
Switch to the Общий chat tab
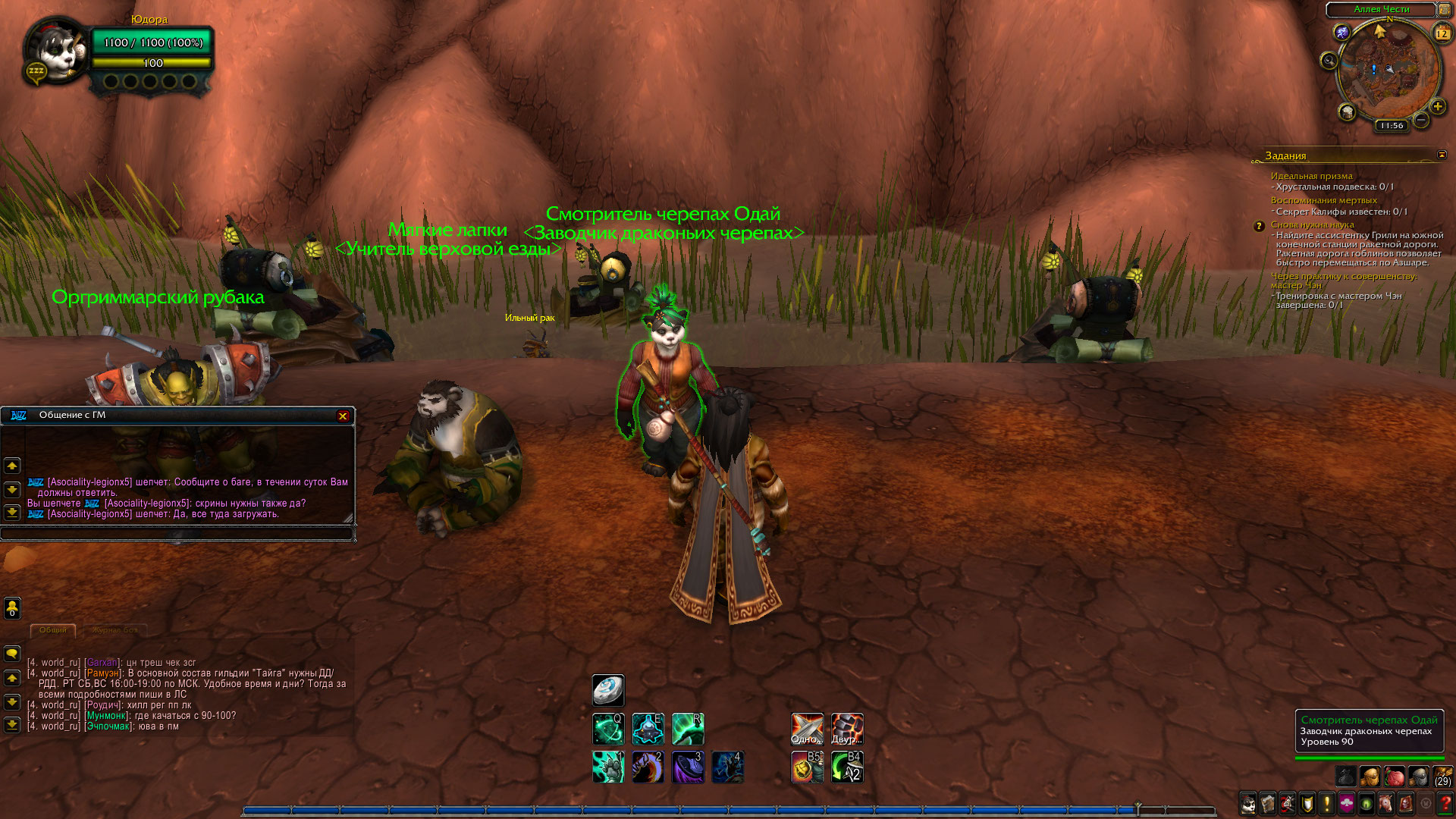click(x=53, y=630)
